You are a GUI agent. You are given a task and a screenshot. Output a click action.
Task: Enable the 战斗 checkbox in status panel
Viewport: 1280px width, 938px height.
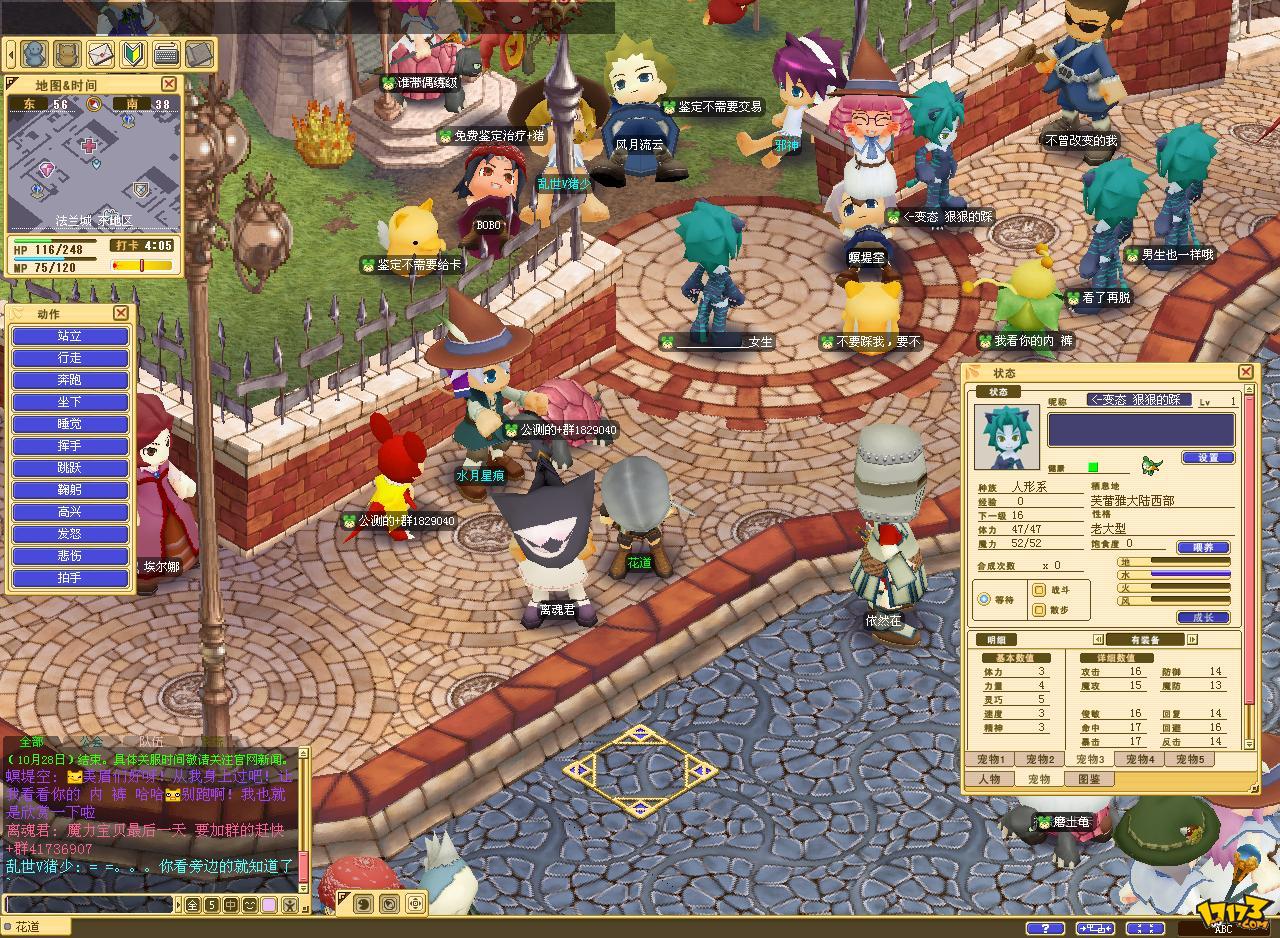pos(1039,590)
